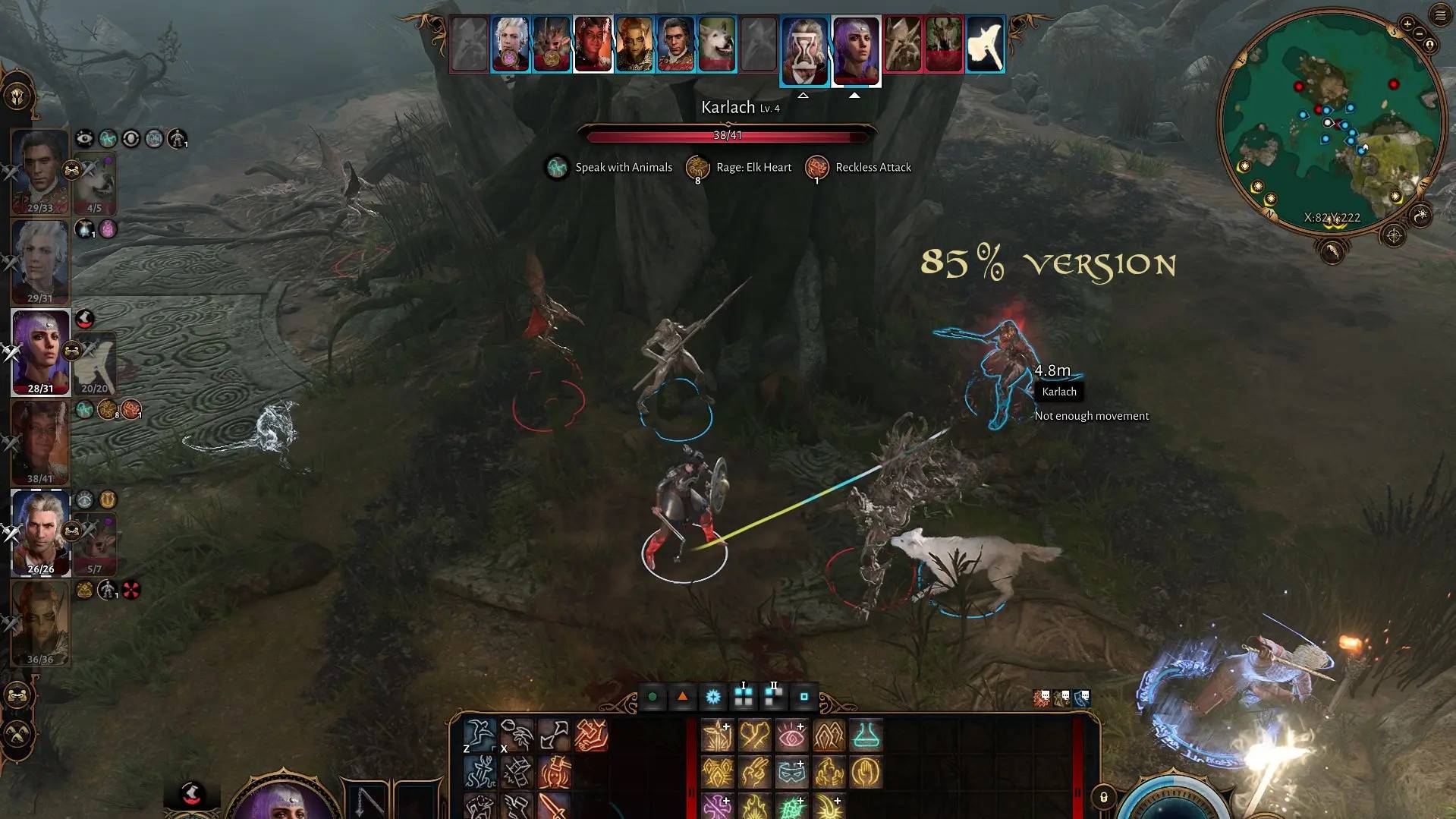Viewport: 1456px width, 819px height.
Task: Expand the chevron beneath Karlach's turn-order portrait
Action: [x=855, y=95]
